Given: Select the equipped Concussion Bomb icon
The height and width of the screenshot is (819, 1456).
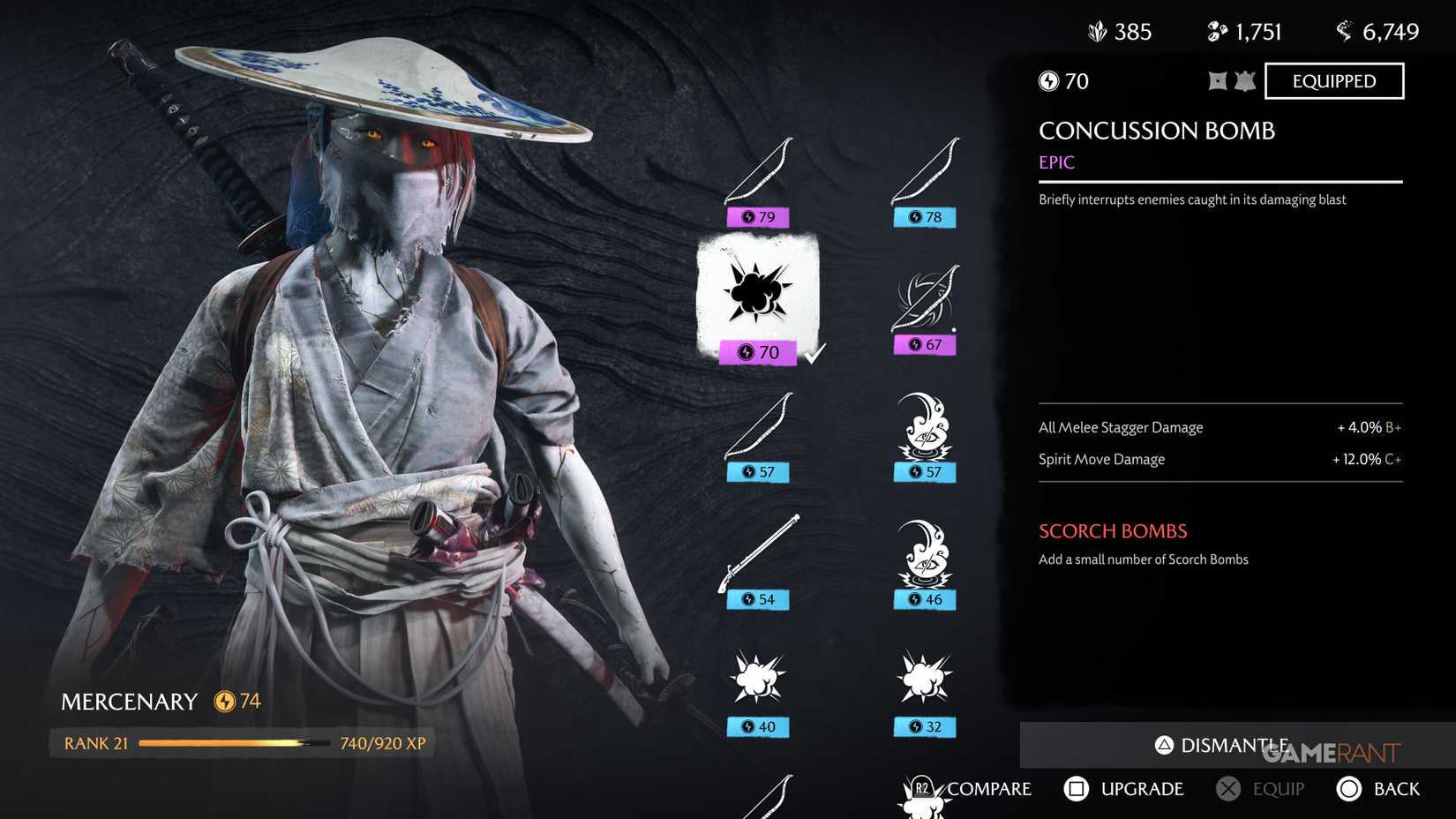Looking at the screenshot, I should click(x=757, y=296).
